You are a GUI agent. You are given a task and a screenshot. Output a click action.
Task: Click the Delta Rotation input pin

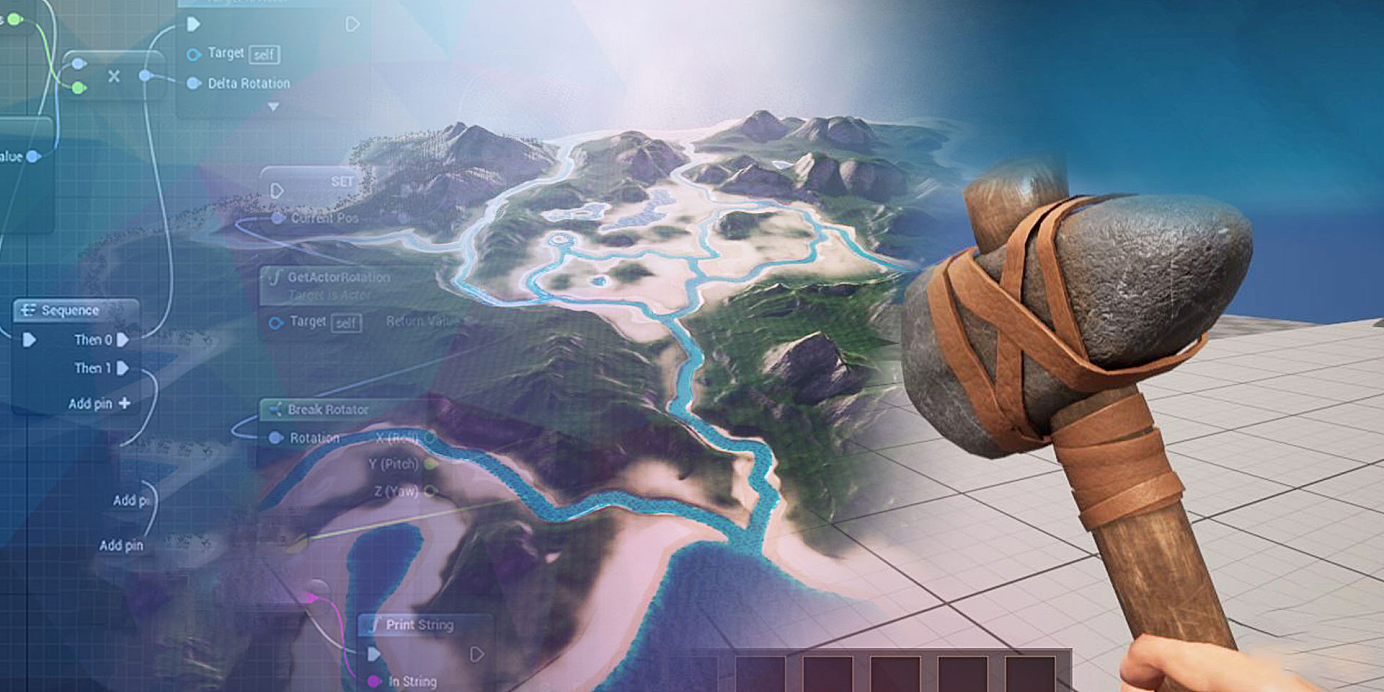tap(194, 83)
